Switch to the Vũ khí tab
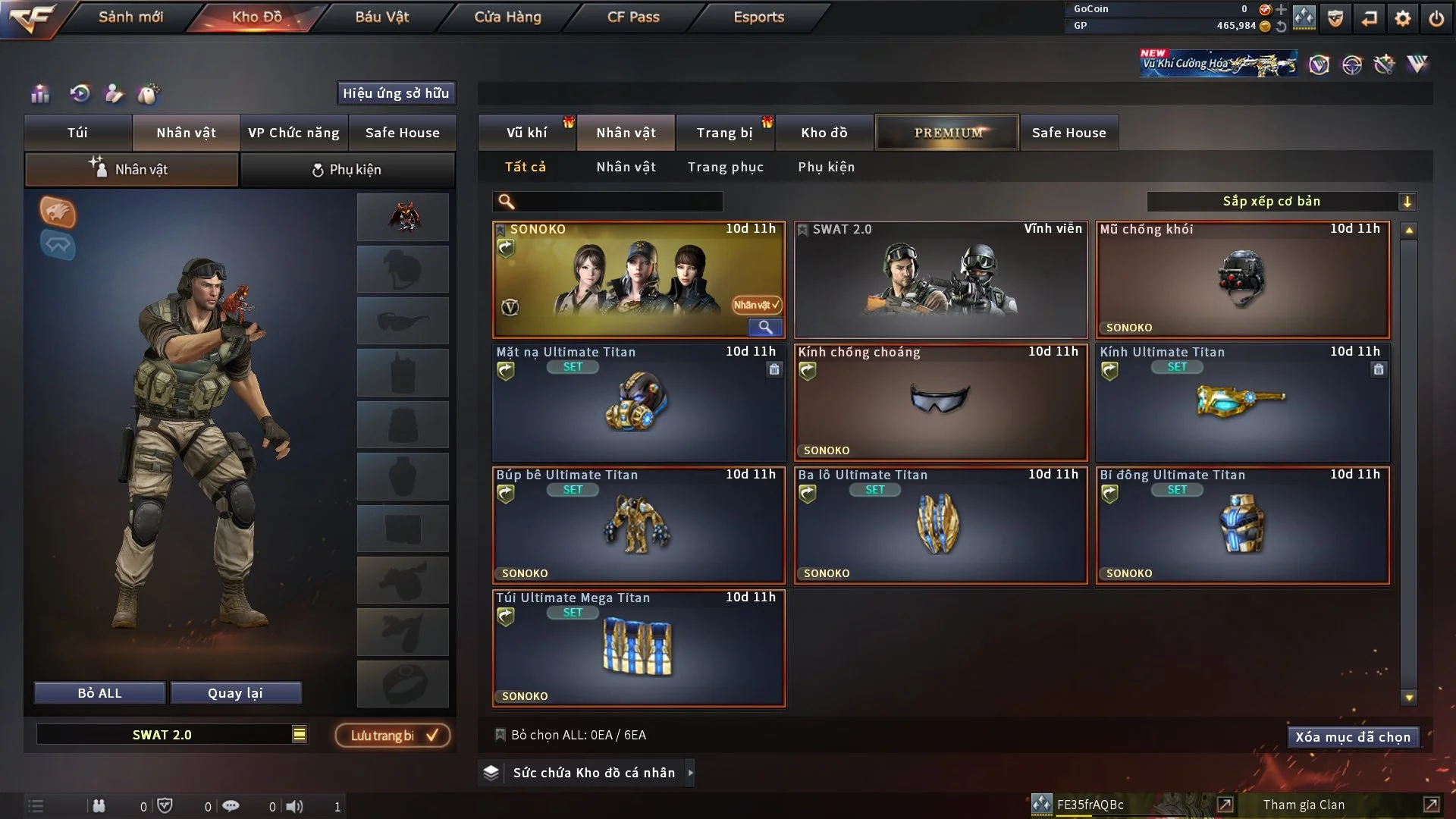Screen dimensions: 1456x819 tap(527, 133)
